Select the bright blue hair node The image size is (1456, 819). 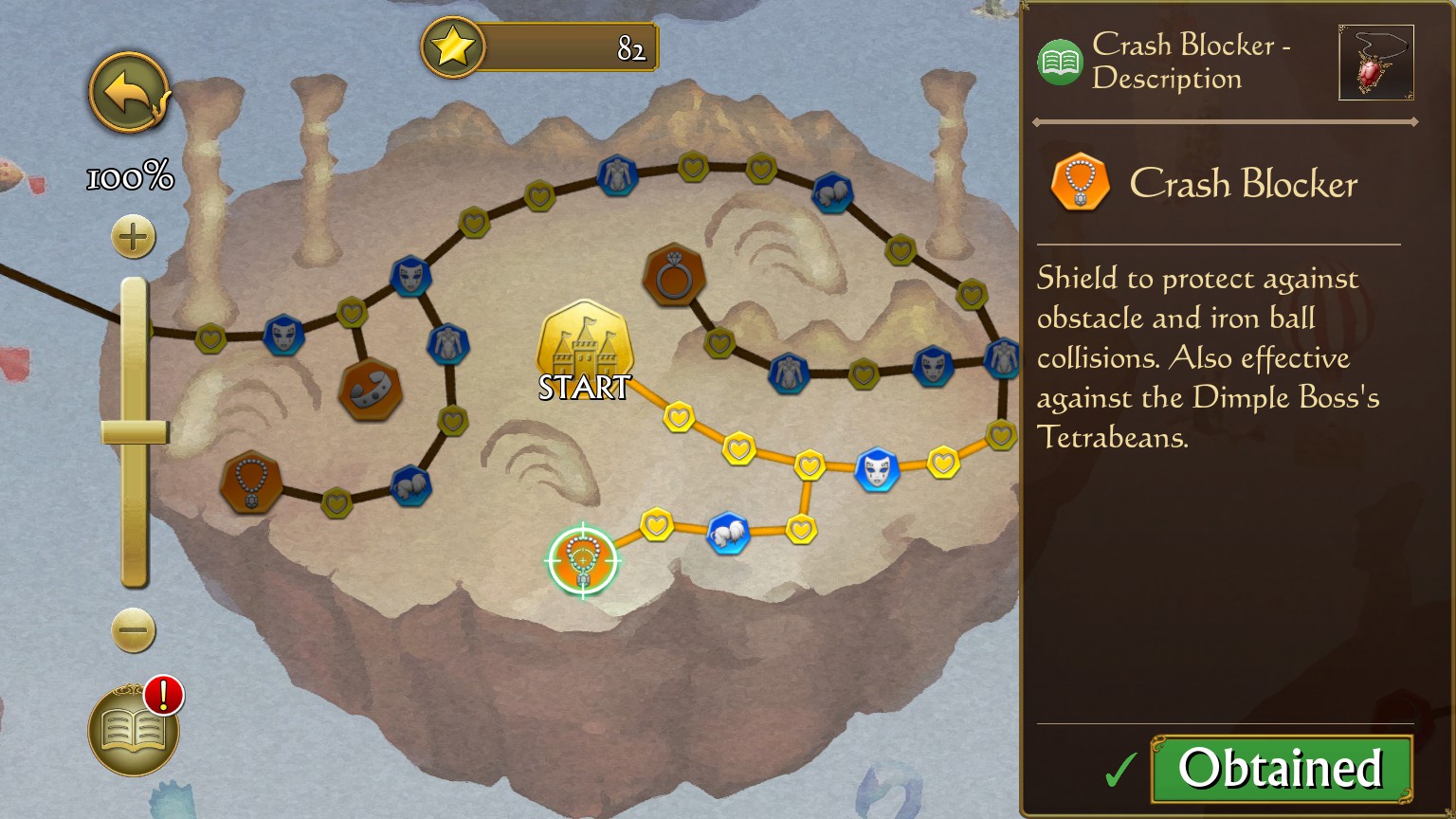[x=728, y=535]
